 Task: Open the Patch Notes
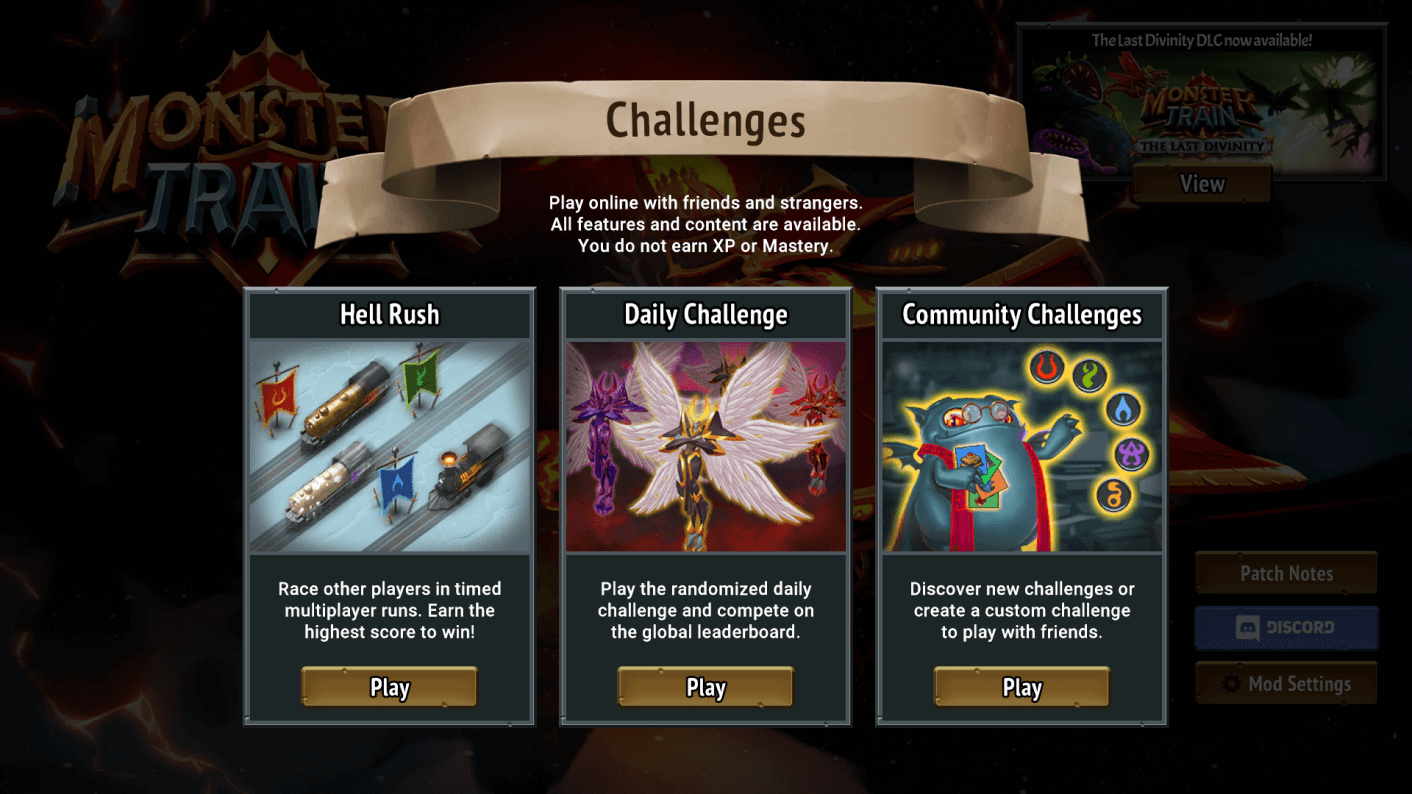(x=1286, y=573)
